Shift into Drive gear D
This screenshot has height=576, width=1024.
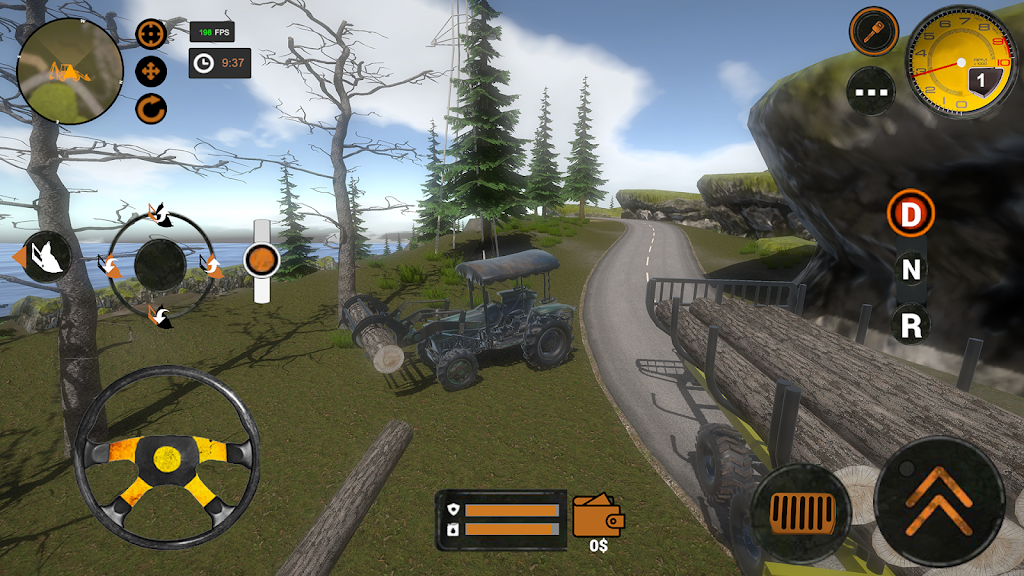pos(911,214)
